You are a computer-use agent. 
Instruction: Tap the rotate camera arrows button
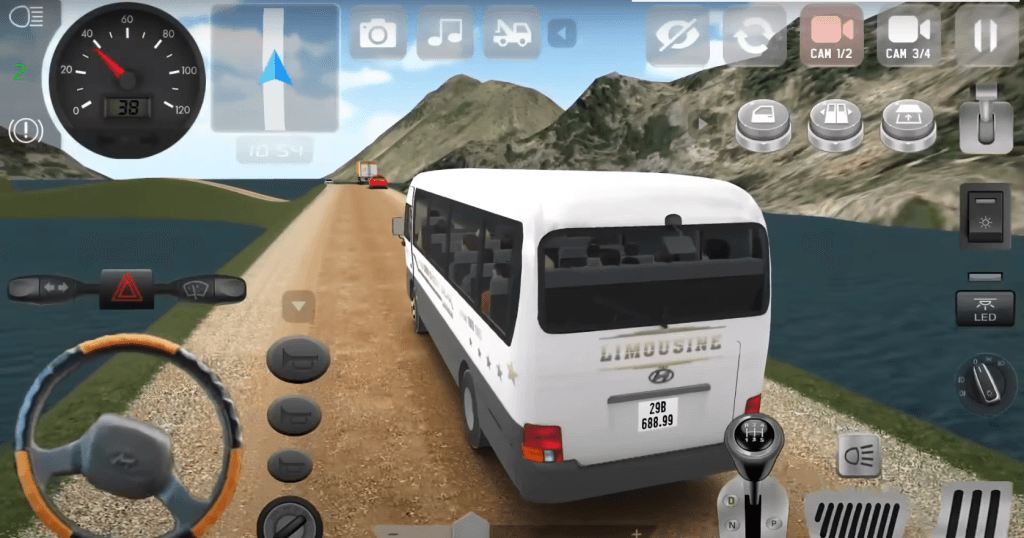[753, 36]
